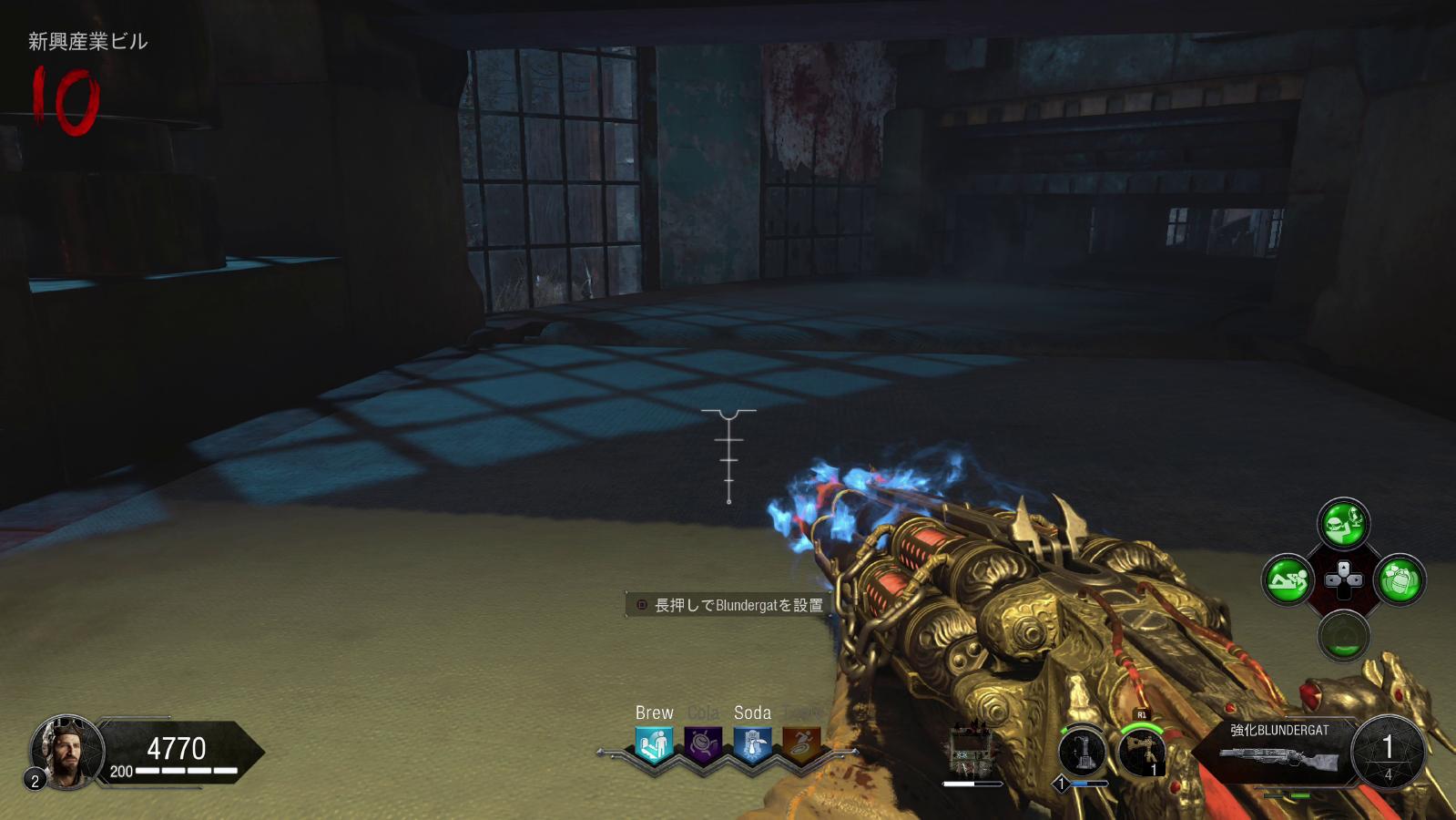Click the shield item icon

[971, 750]
